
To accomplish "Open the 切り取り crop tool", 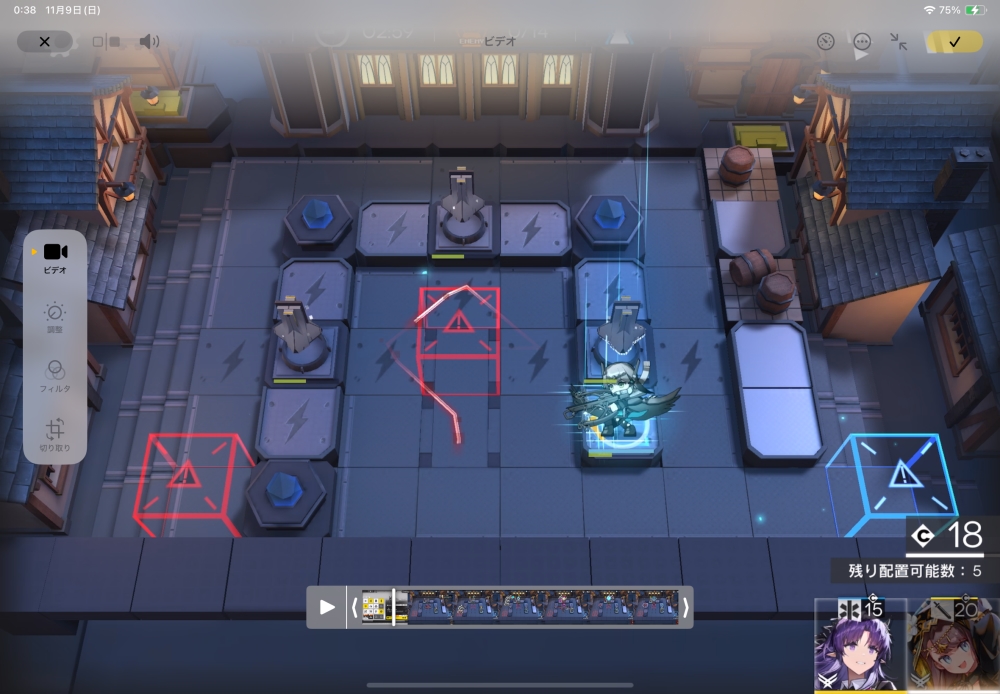I will coord(55,436).
